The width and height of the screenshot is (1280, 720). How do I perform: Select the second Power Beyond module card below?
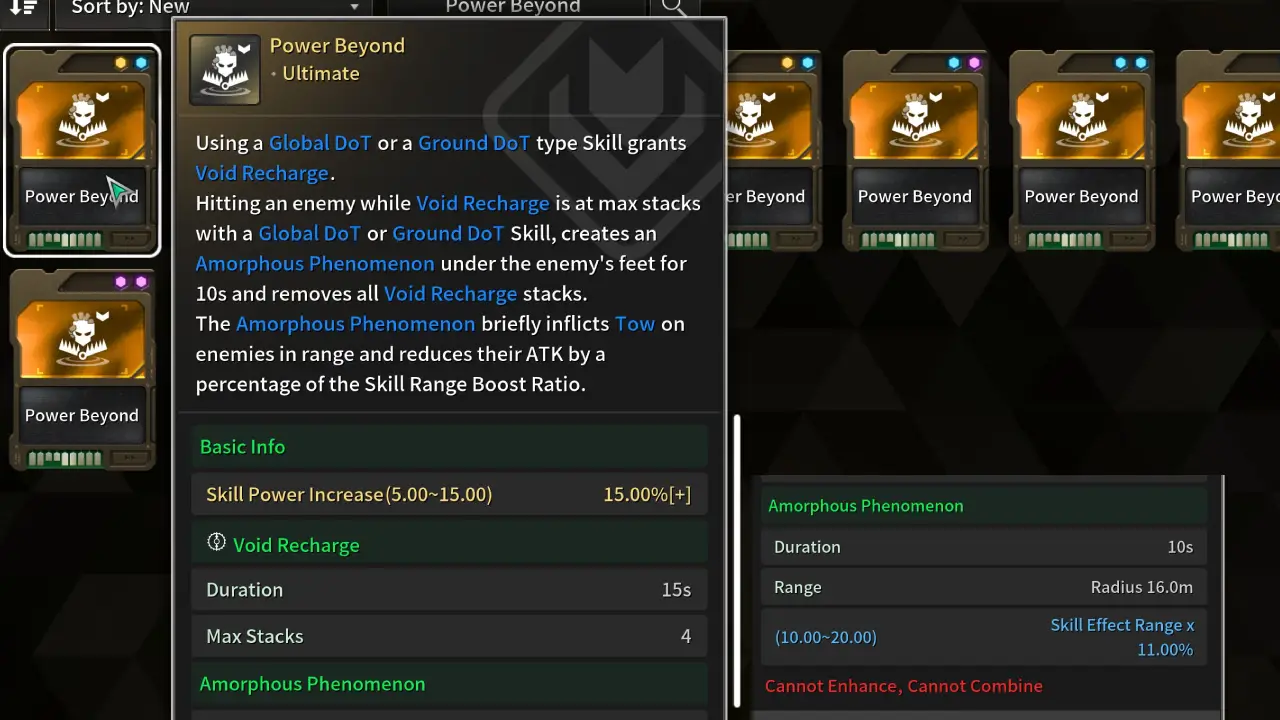point(82,368)
